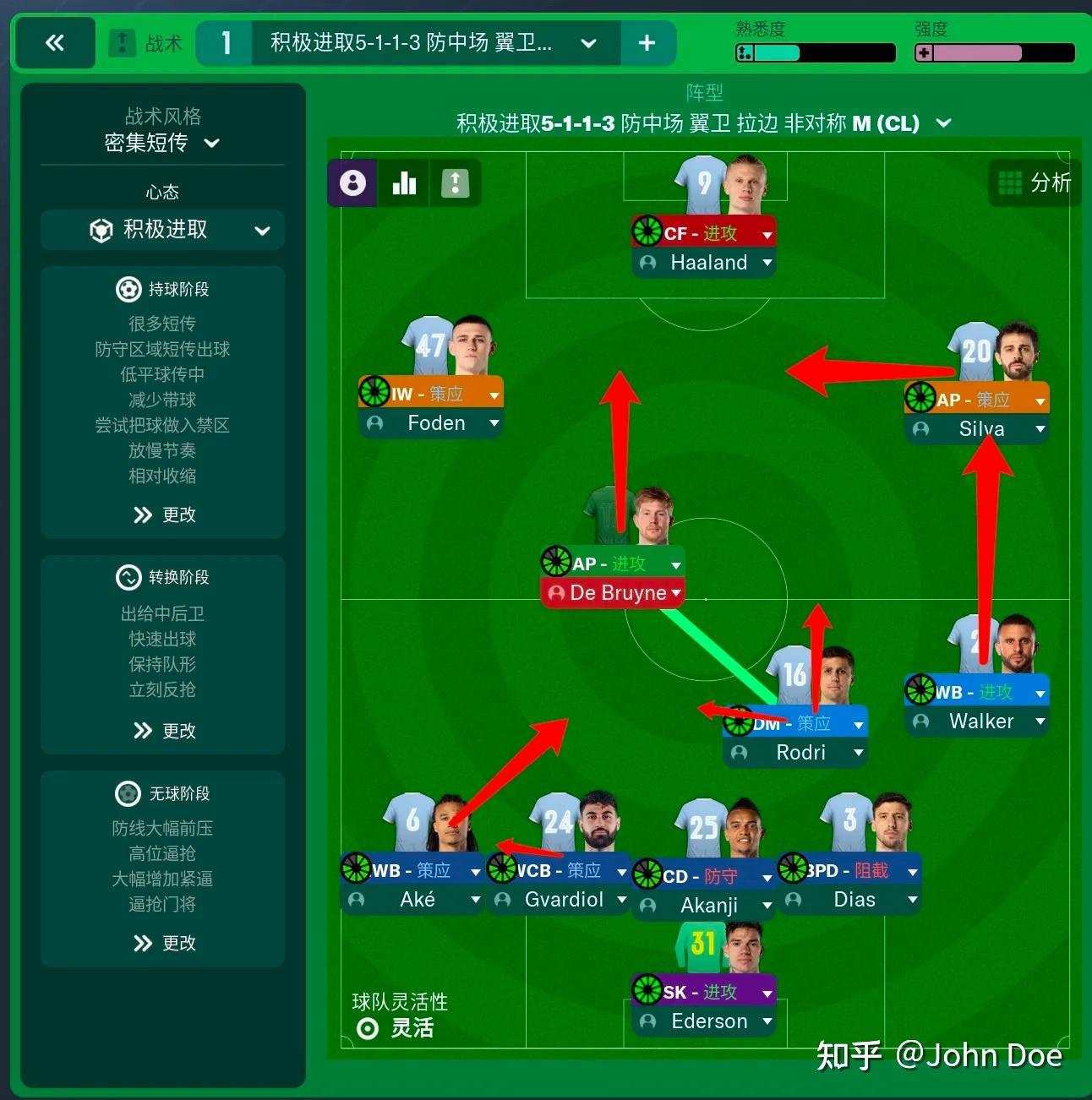Click the cube icon next to 积极进取 mentality
This screenshot has height=1100, width=1092.
(x=101, y=230)
